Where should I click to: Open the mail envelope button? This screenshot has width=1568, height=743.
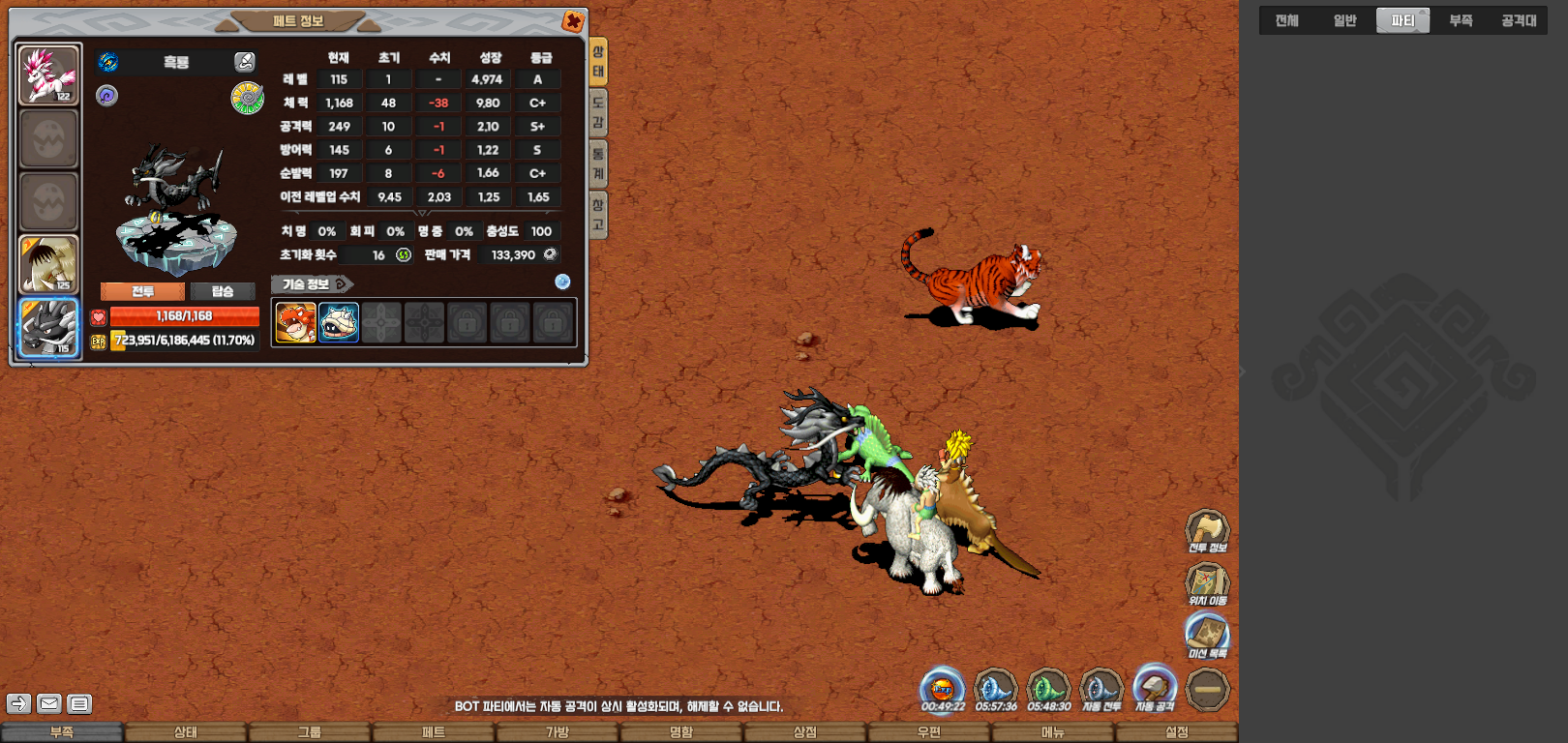(x=49, y=703)
